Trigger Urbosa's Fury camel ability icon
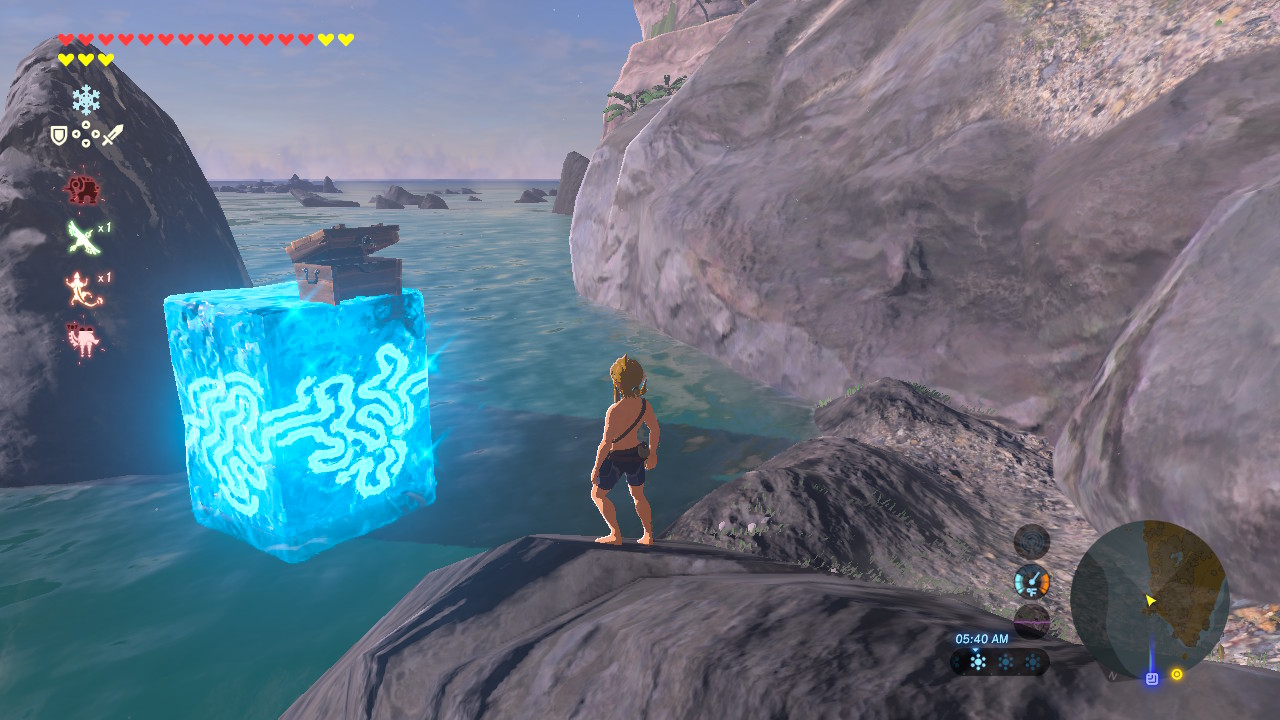 (82, 338)
